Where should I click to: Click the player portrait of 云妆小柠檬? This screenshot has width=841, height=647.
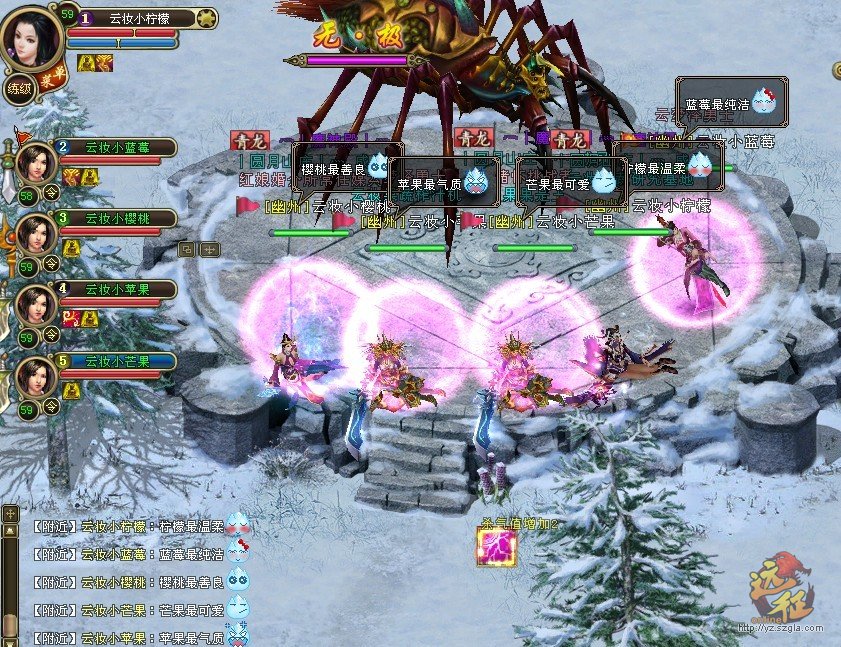(31, 37)
